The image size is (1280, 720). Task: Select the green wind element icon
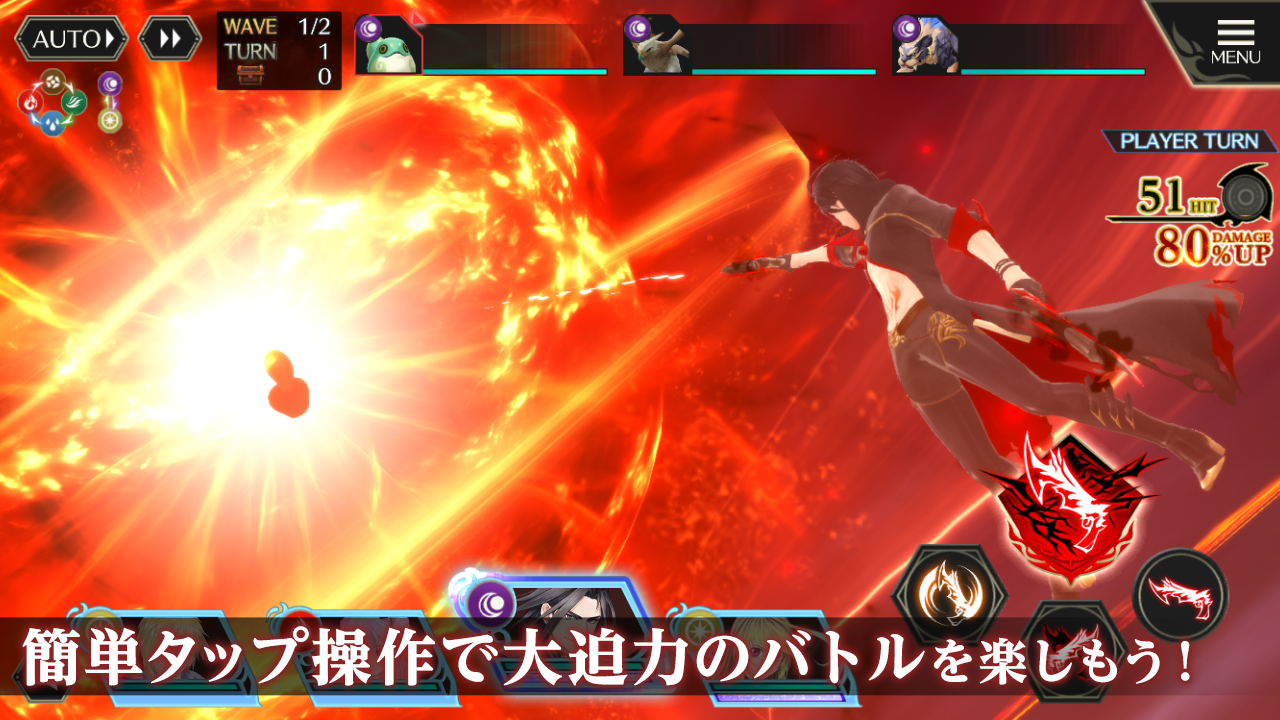click(x=72, y=100)
